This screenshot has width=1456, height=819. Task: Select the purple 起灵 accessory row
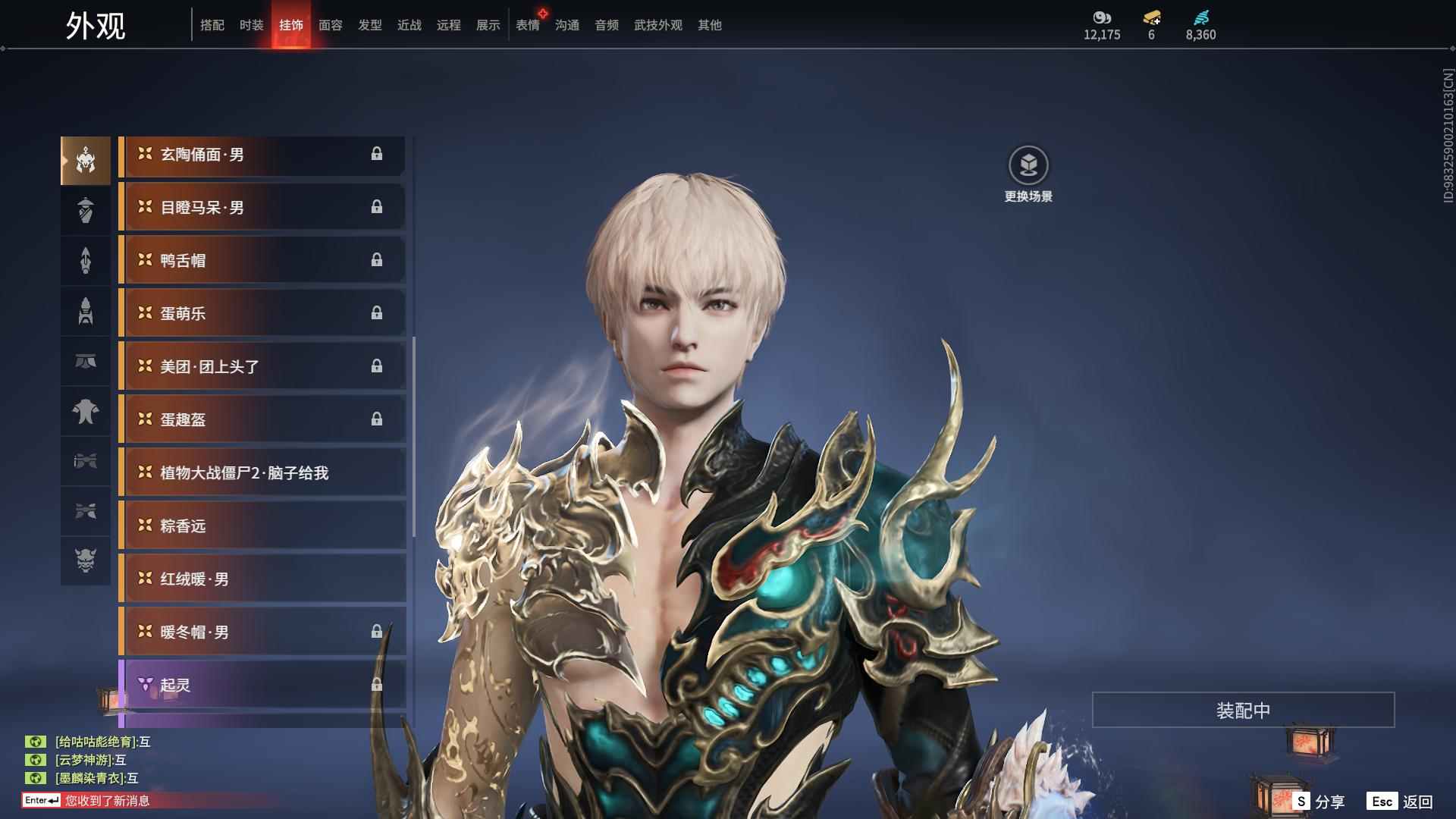262,686
